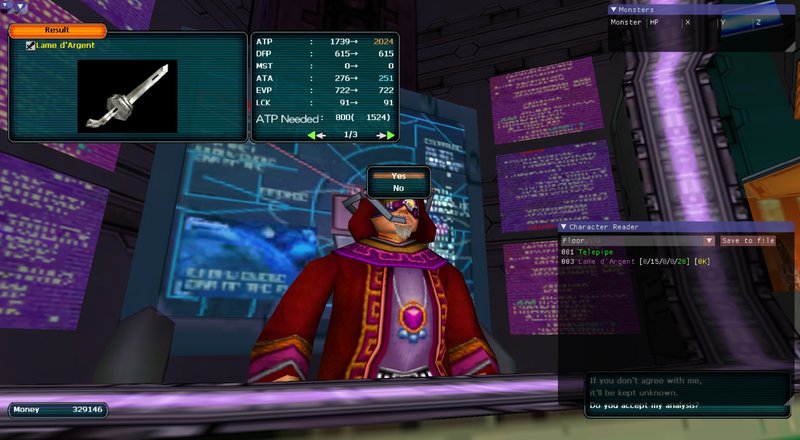Click the Save to file button
Image resolution: width=800 pixels, height=440 pixels.
pos(748,240)
